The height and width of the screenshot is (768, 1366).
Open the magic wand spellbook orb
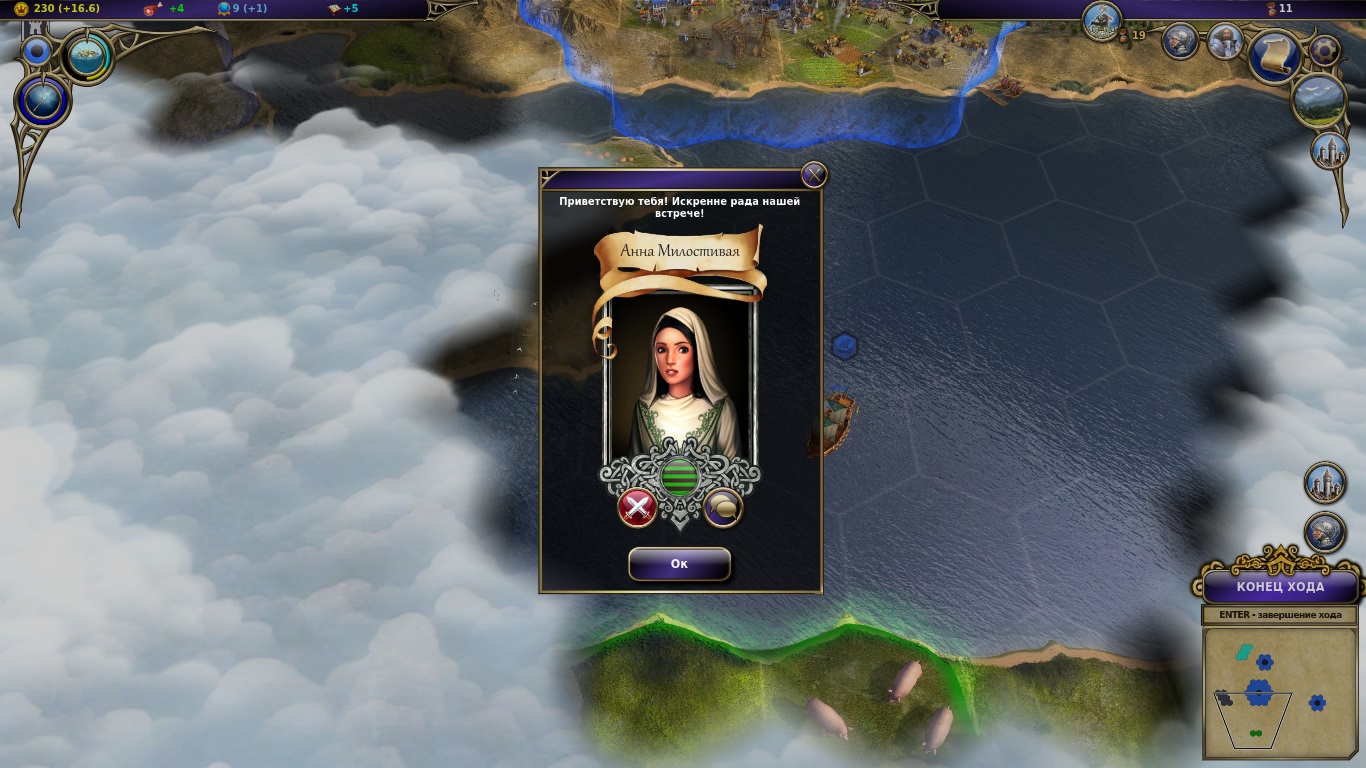[x=43, y=102]
